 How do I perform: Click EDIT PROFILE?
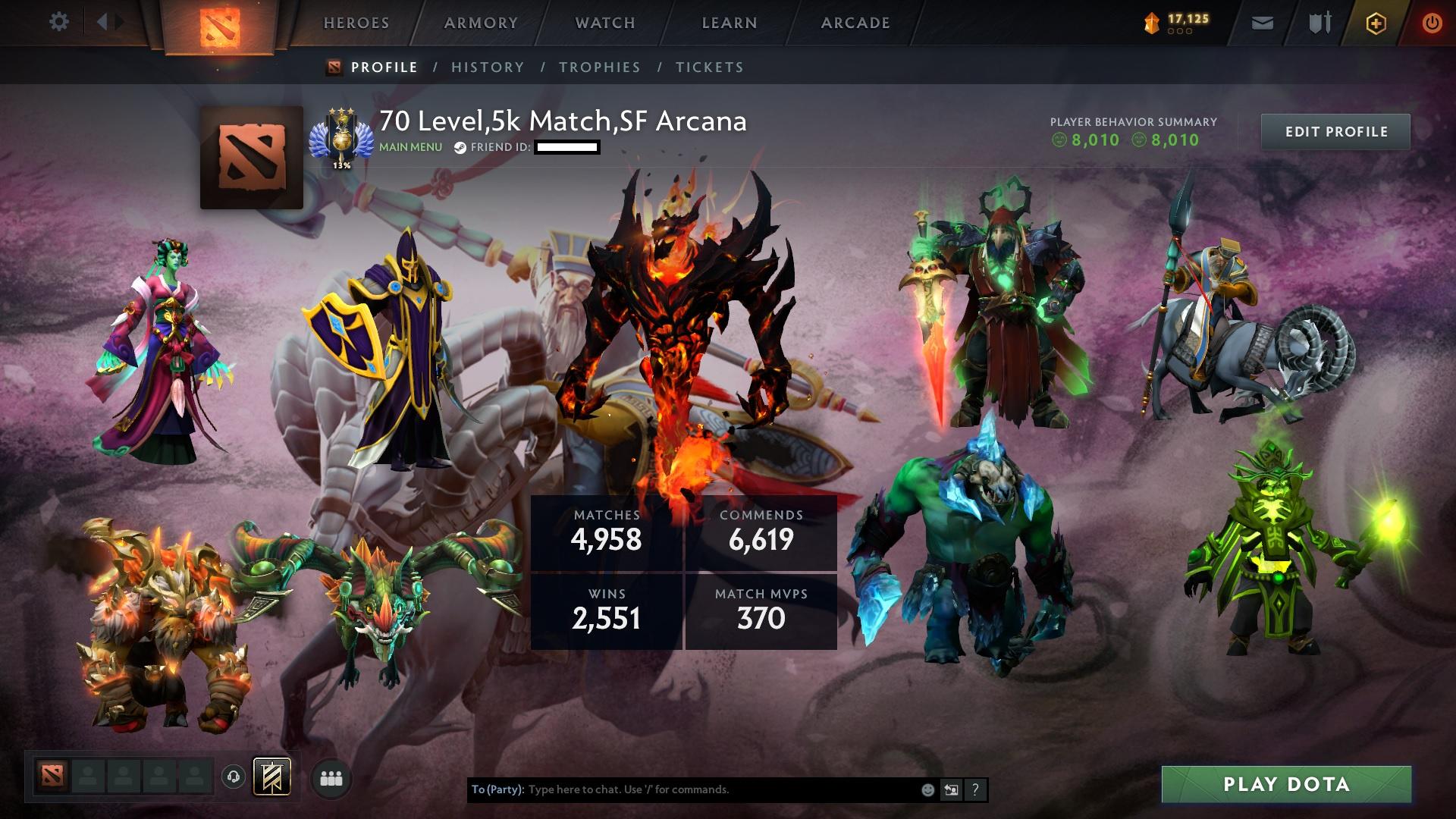pos(1337,130)
